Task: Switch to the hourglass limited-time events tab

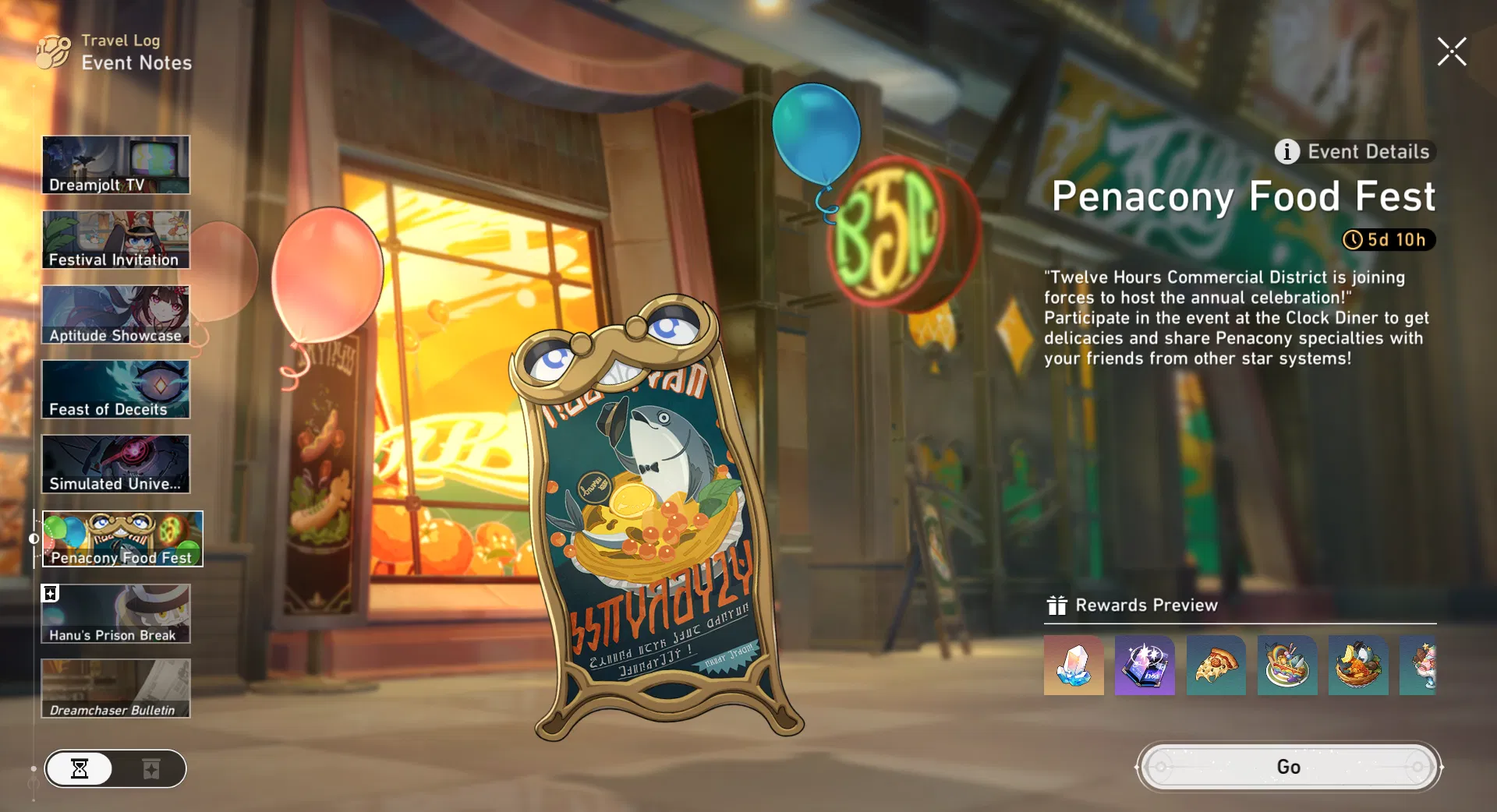Action: [80, 769]
